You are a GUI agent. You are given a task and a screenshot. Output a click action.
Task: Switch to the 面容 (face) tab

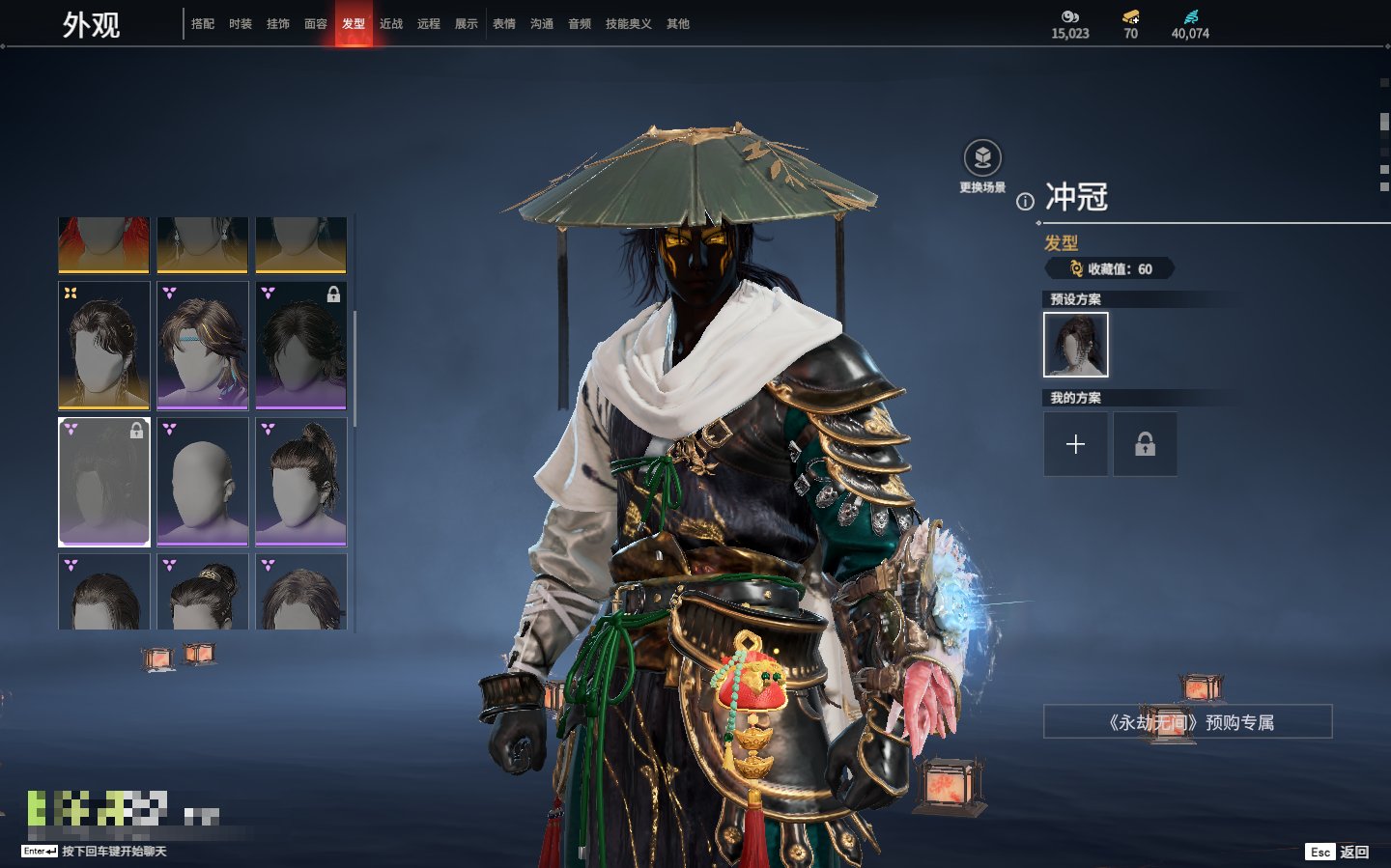(316, 24)
